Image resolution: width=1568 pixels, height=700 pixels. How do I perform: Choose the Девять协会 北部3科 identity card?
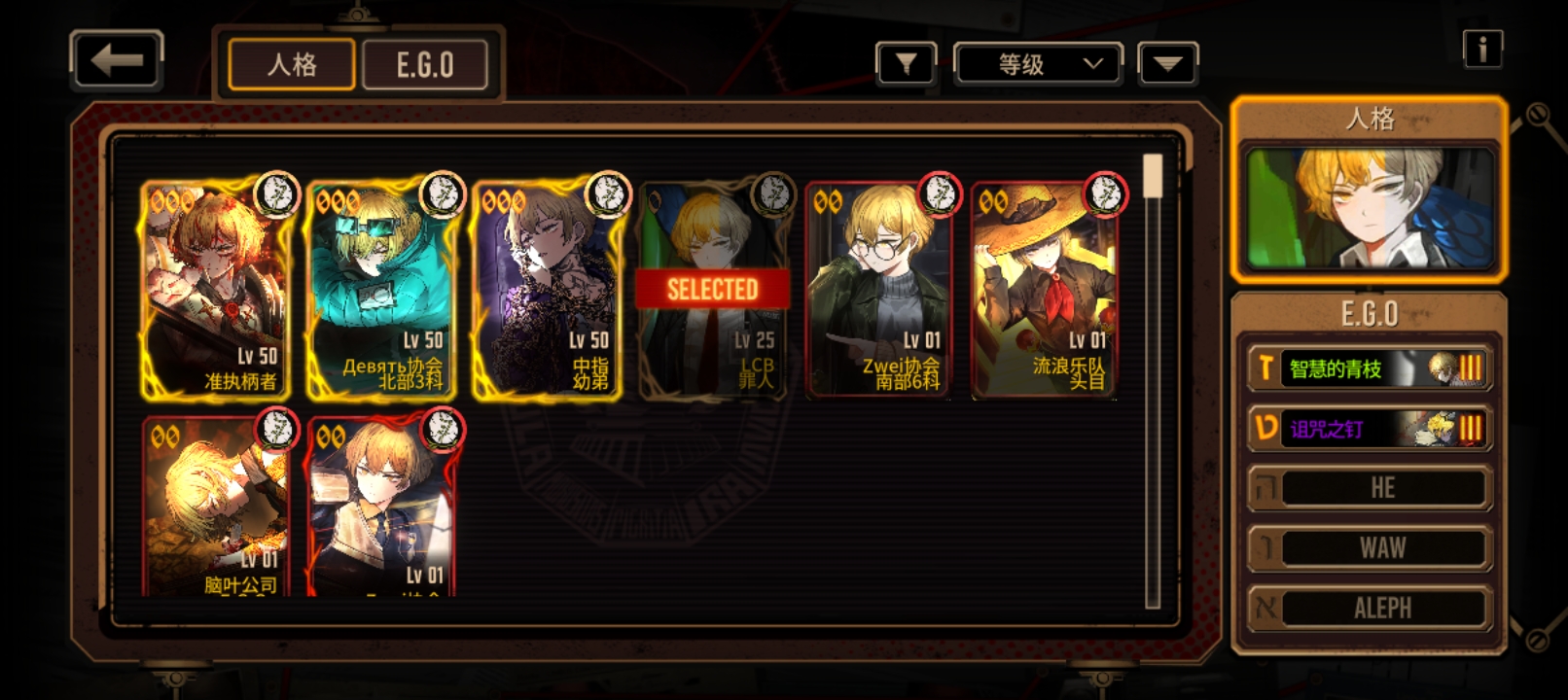[x=381, y=290]
